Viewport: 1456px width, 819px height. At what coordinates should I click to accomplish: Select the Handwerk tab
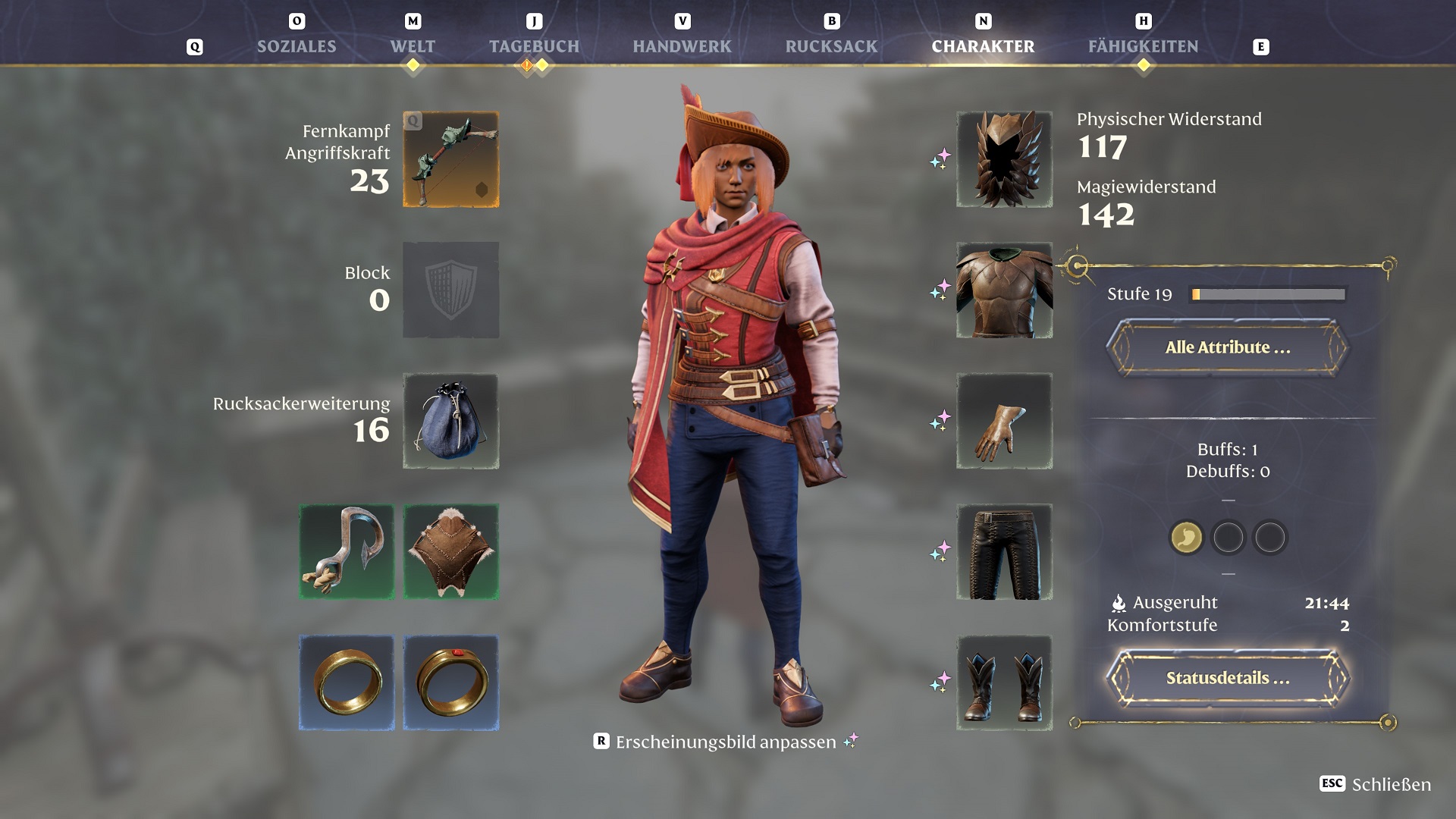click(682, 46)
